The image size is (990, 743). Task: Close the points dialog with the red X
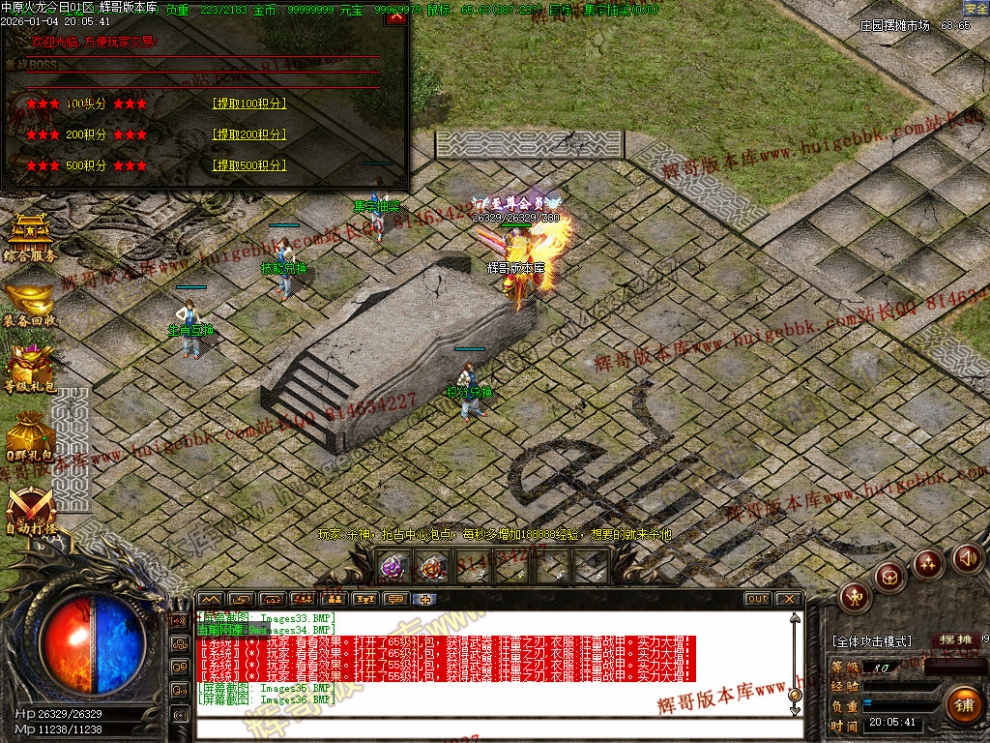pos(396,17)
